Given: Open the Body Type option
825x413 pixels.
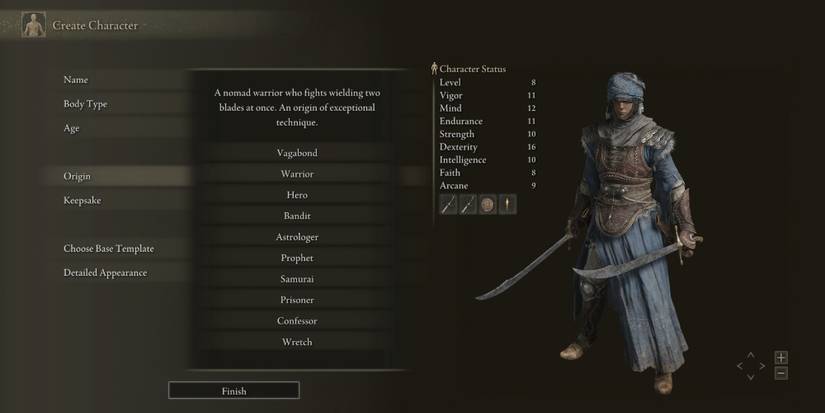Looking at the screenshot, I should coord(85,104).
